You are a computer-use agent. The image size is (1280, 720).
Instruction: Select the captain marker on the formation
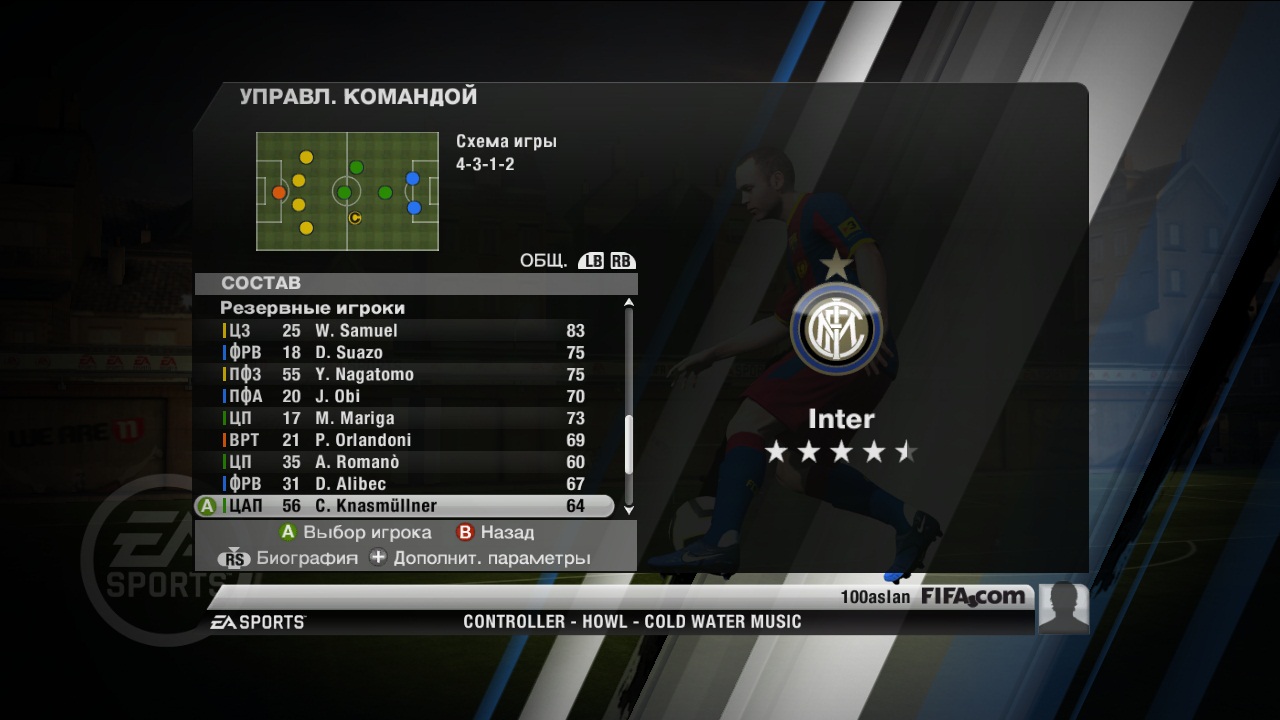click(x=354, y=217)
